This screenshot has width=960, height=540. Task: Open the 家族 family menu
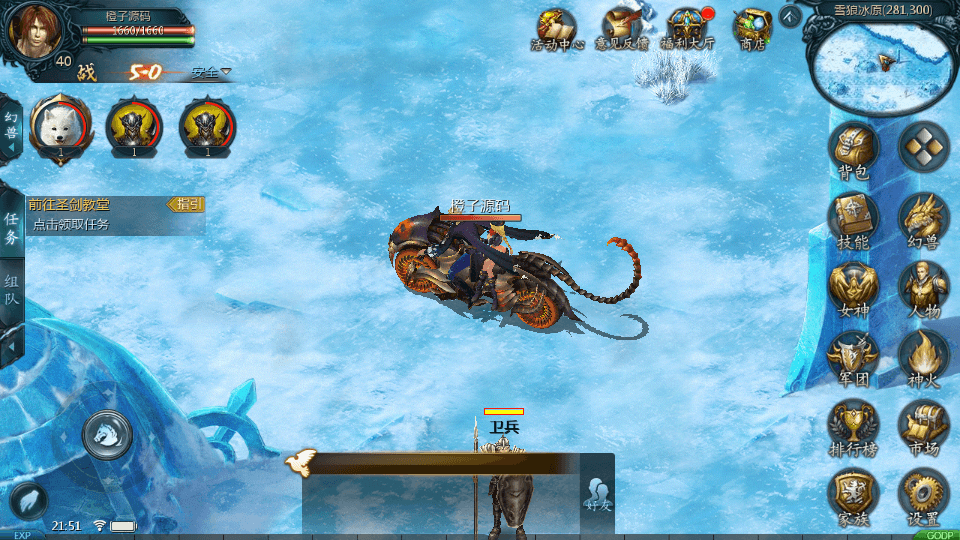[x=853, y=497]
